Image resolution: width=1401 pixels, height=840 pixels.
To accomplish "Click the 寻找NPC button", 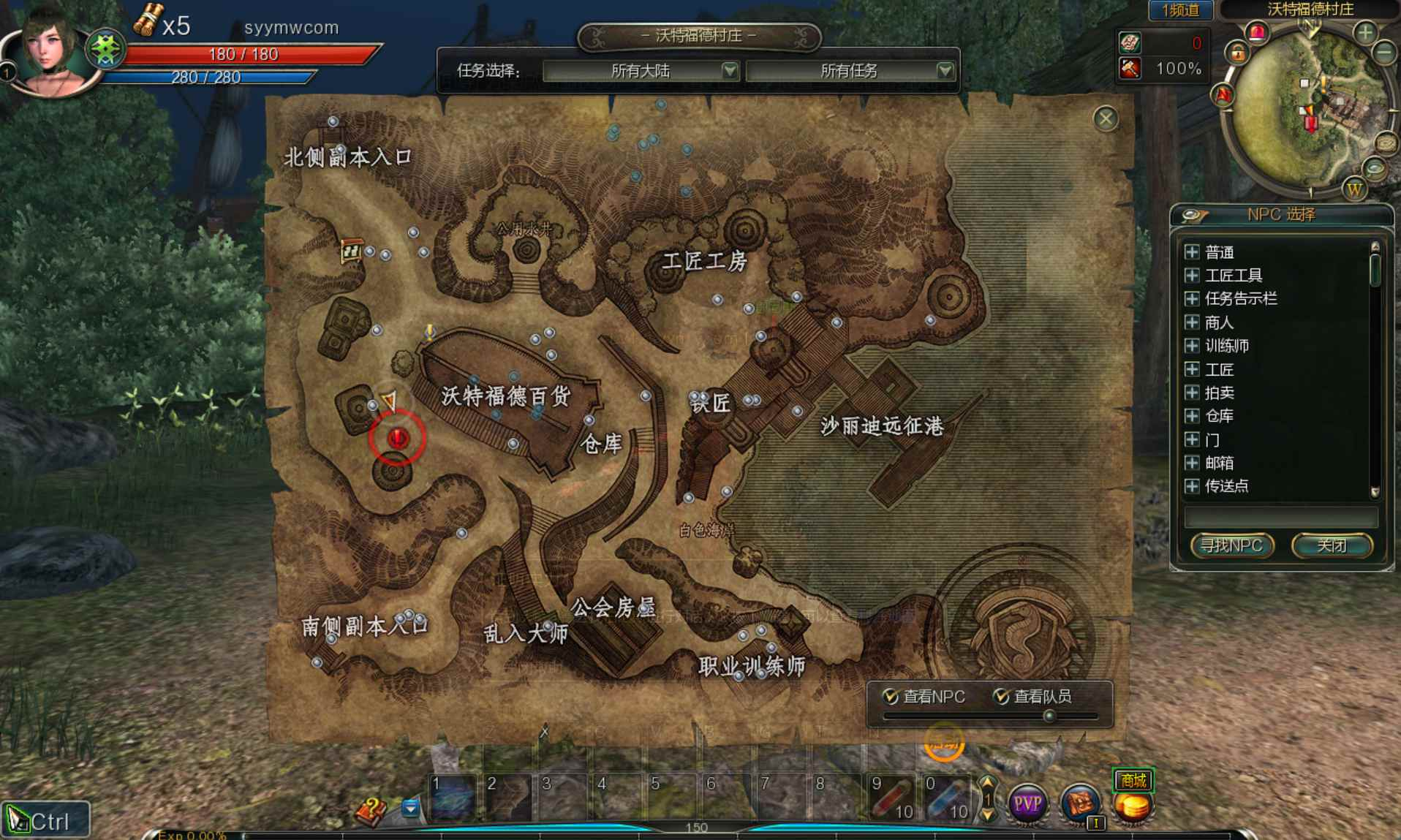I will (x=1234, y=545).
